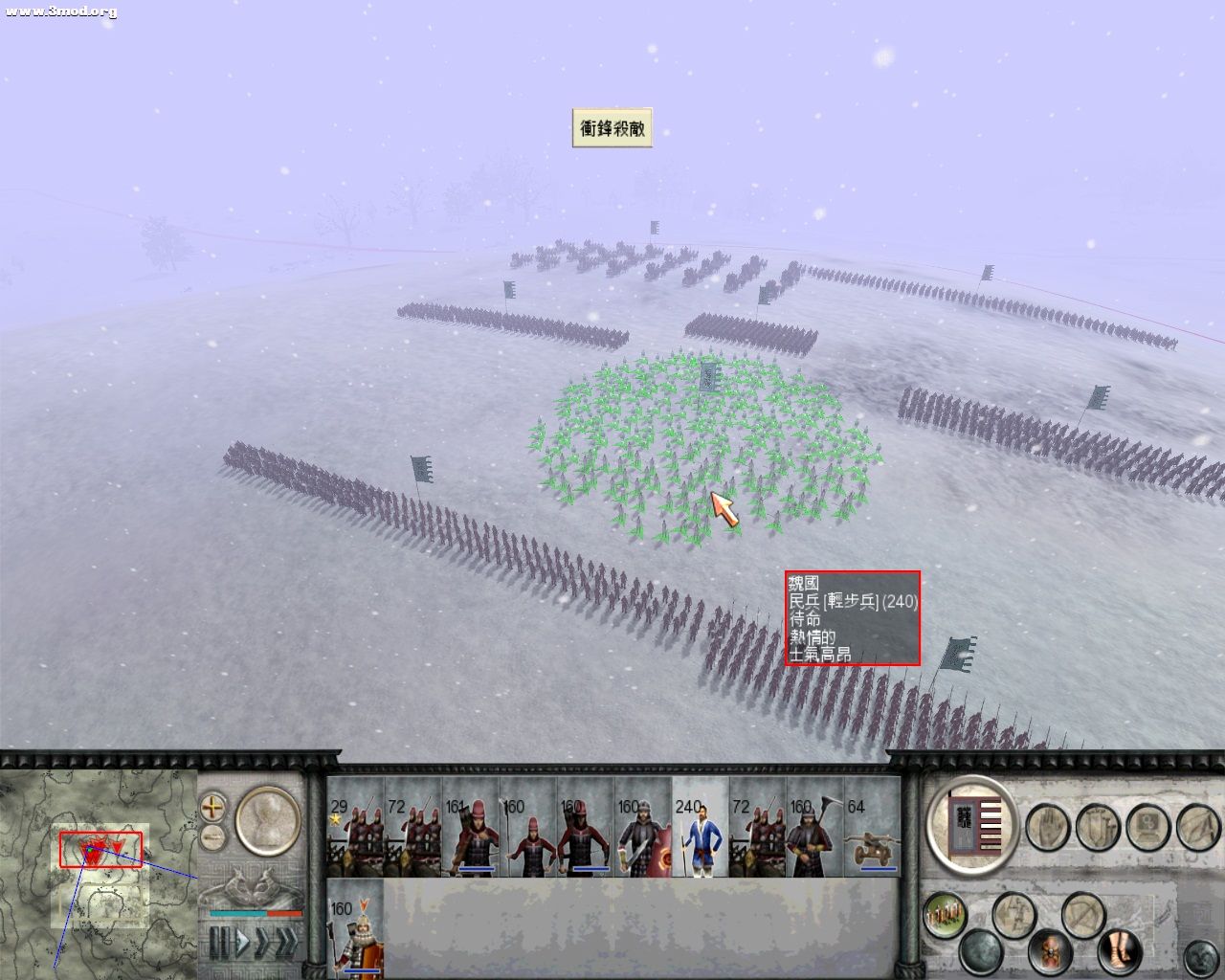1225x980 pixels.
Task: Pause the battle
Action: click(x=218, y=942)
